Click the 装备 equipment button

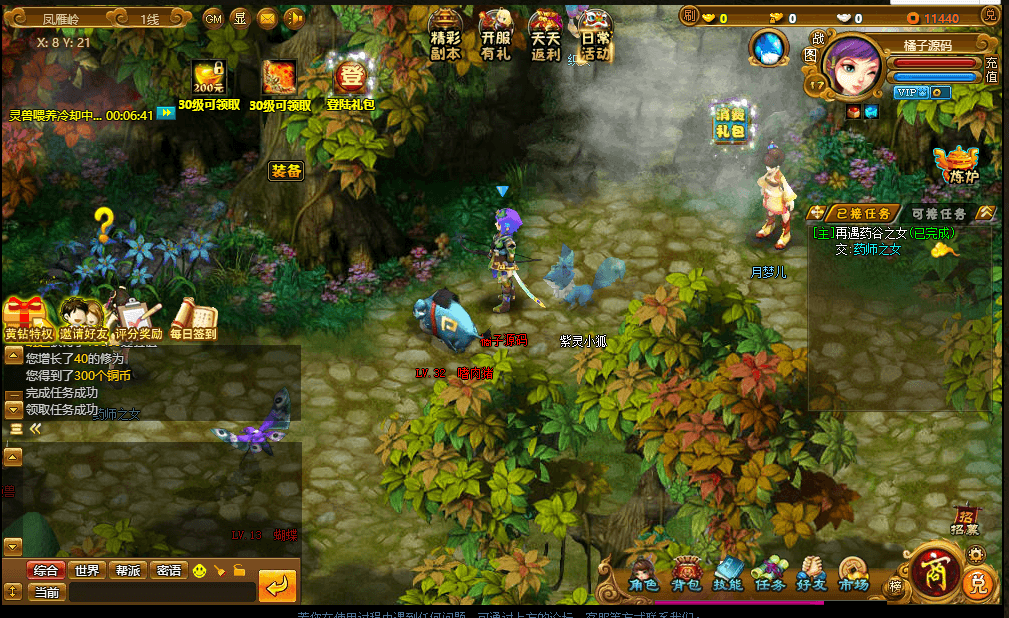point(286,171)
